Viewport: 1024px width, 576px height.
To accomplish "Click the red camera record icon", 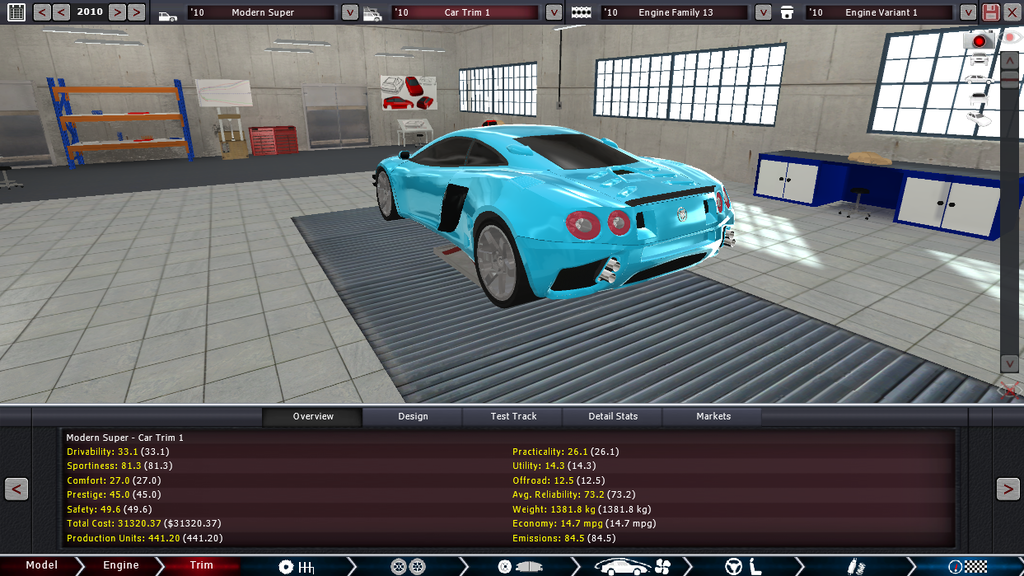I will [x=979, y=41].
